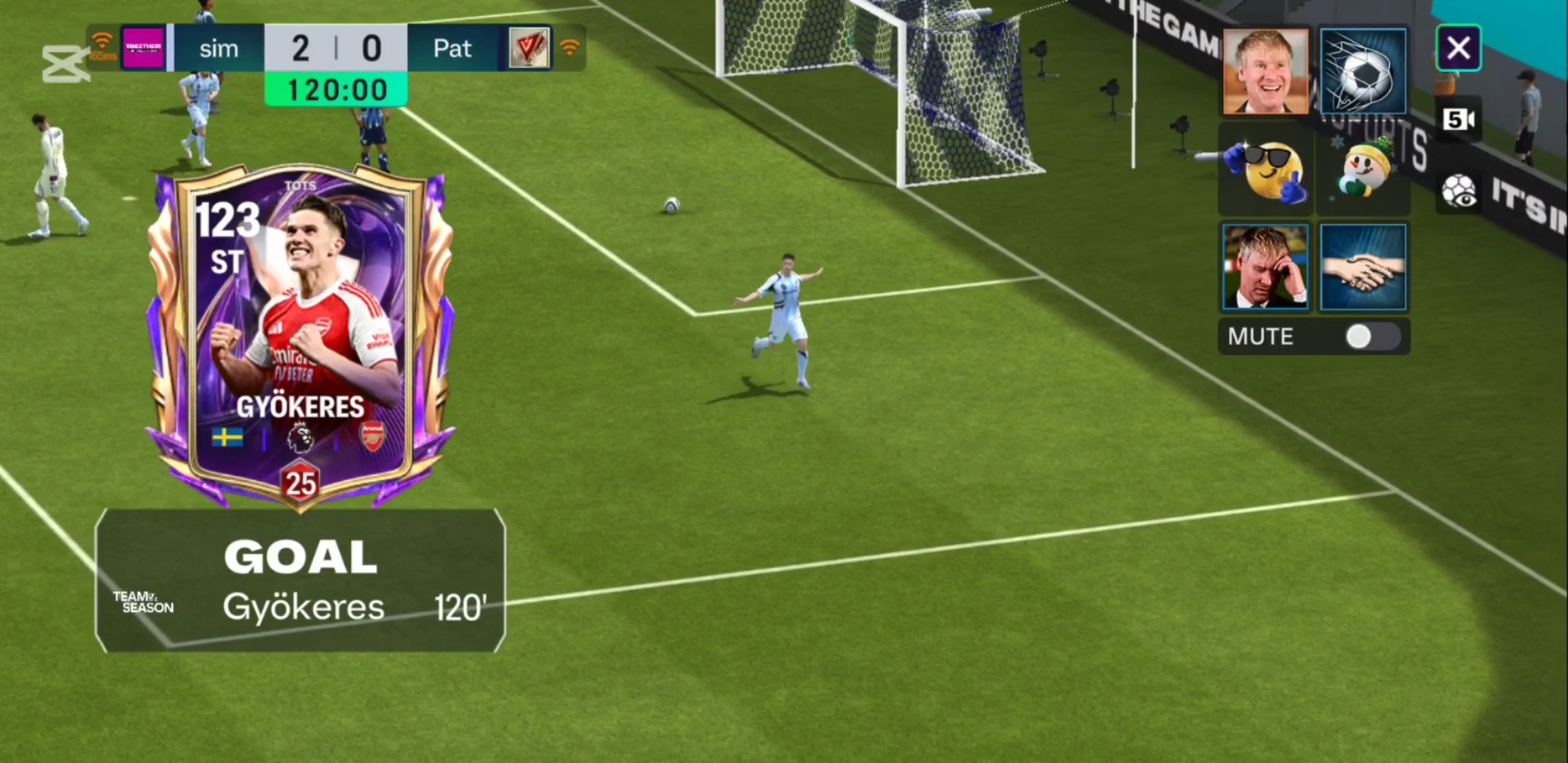Tap the soccer ball eye icon

pyautogui.click(x=1459, y=191)
